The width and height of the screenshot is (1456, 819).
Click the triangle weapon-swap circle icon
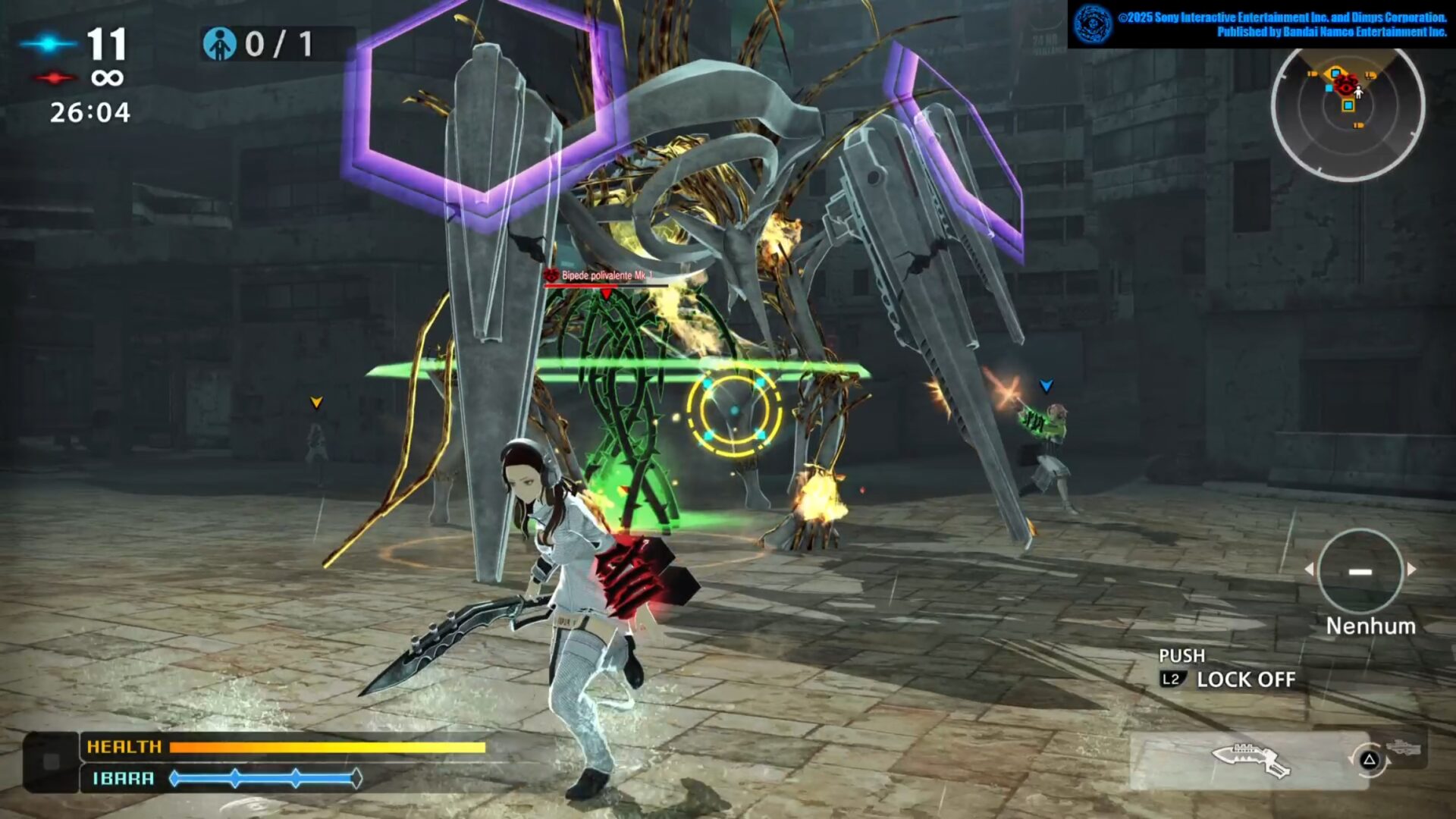(1370, 761)
